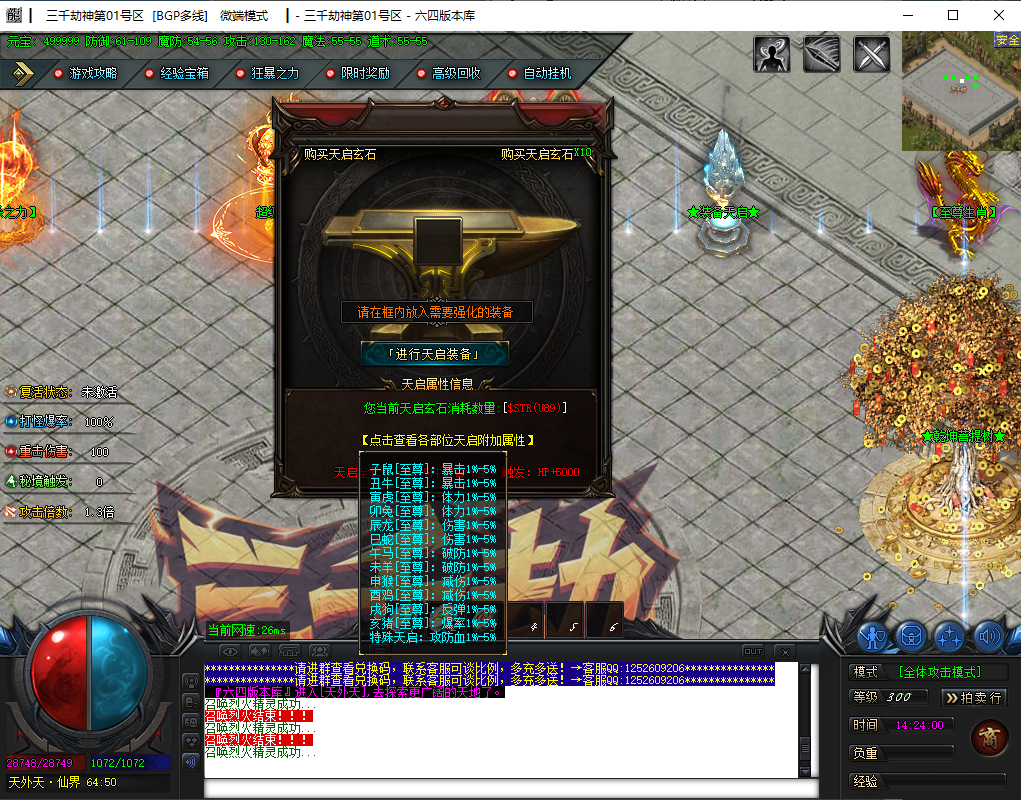Click the 进行天启装备 button
Screen dimensions: 1021x800
click(435, 354)
